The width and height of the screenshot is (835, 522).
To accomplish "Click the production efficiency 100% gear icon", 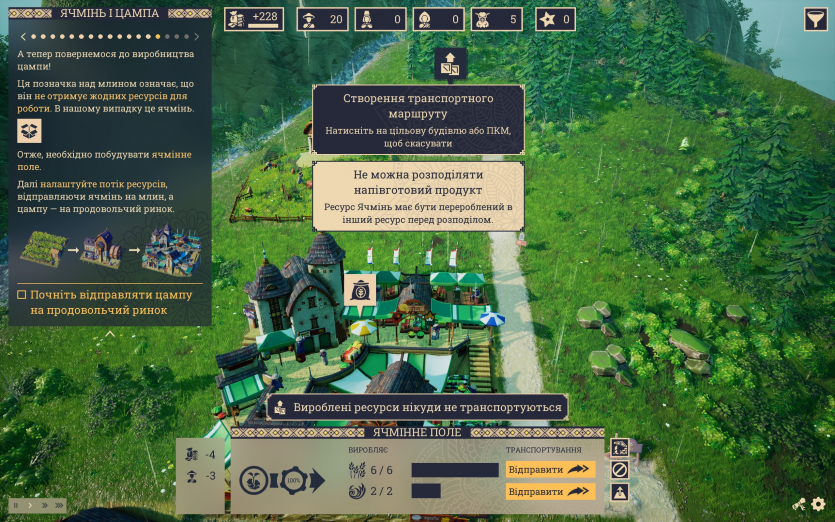I will pyautogui.click(x=294, y=480).
